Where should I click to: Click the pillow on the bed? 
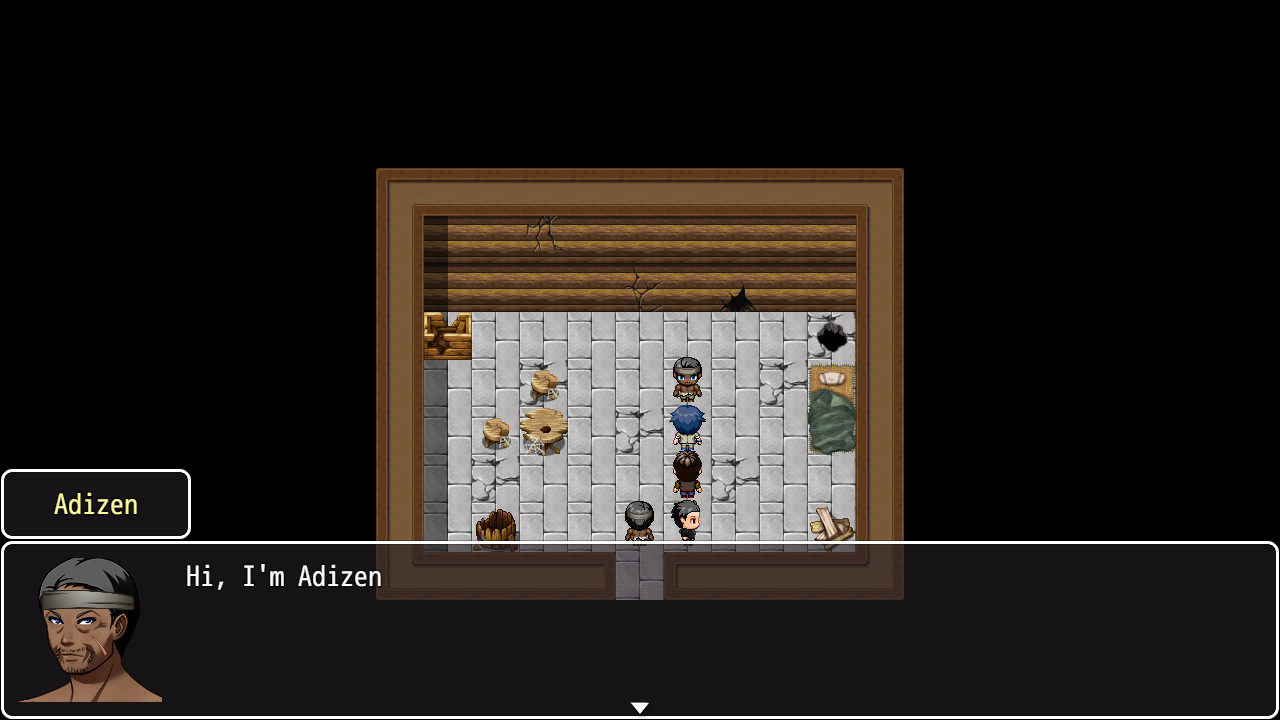point(830,378)
